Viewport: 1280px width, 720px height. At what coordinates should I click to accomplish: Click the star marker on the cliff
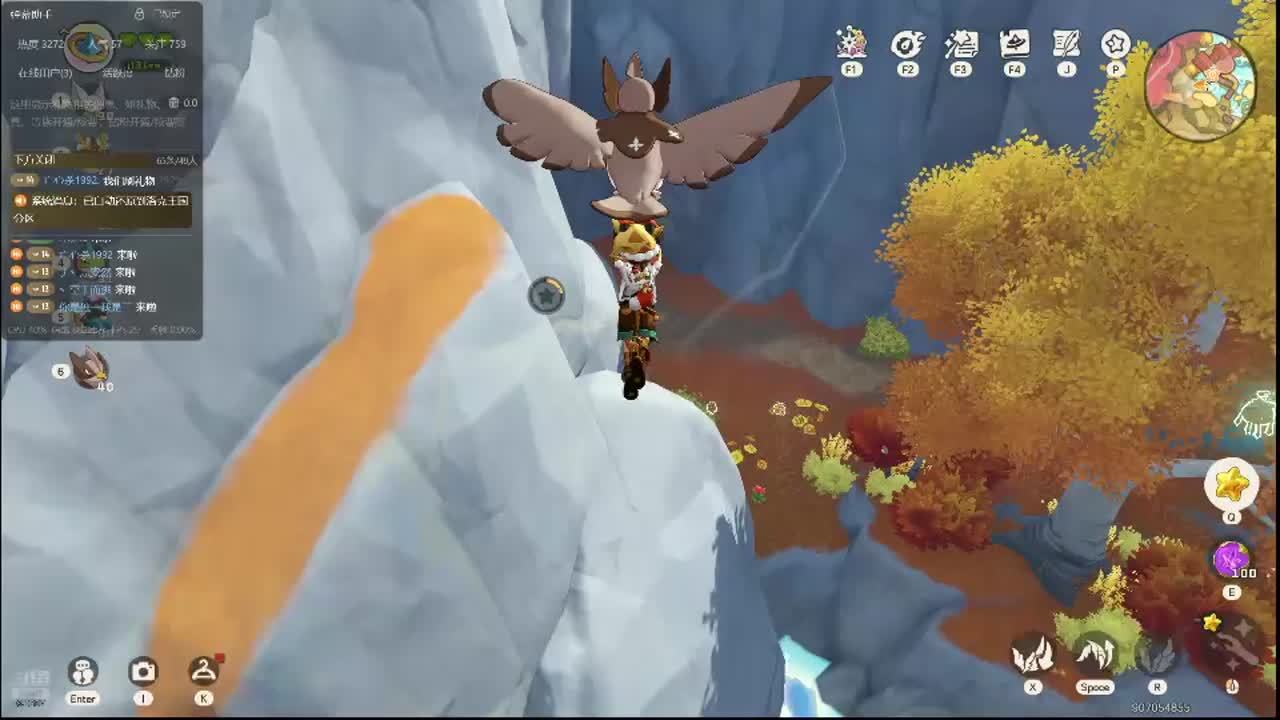(x=546, y=295)
